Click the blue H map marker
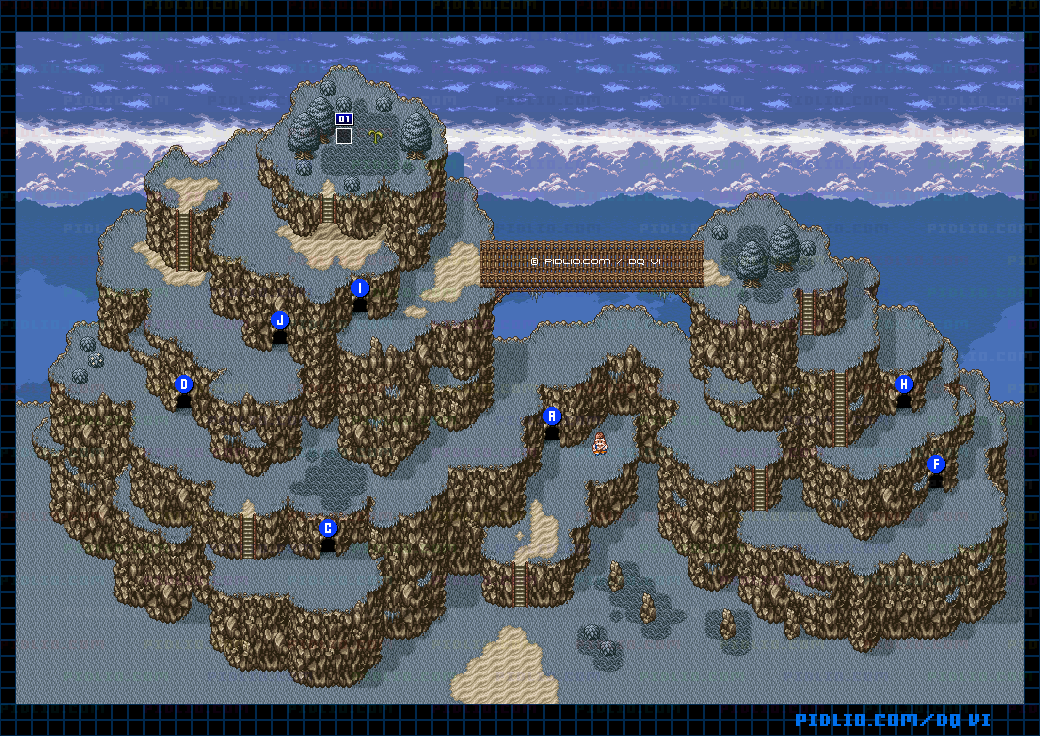The image size is (1040, 736). (x=904, y=384)
